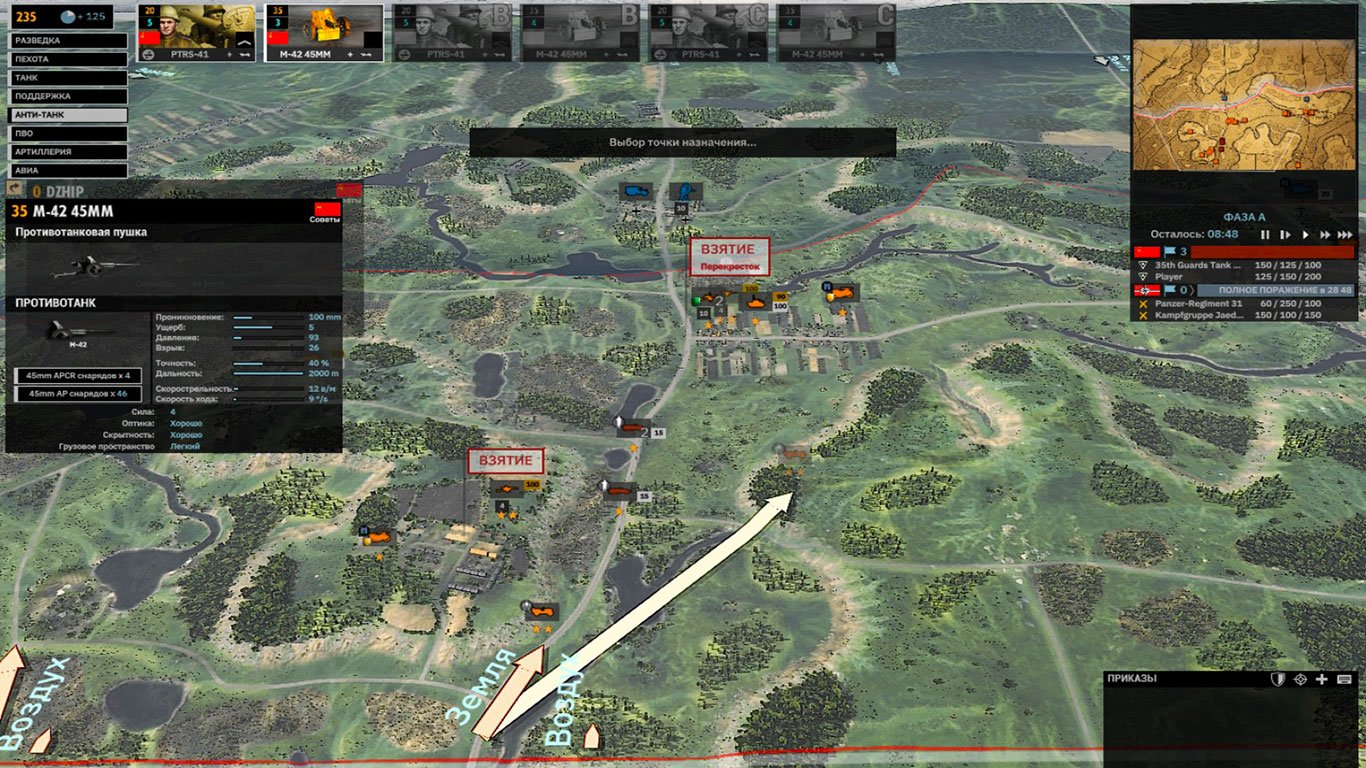Pause the game with the pause control
The image size is (1366, 768).
click(1266, 234)
